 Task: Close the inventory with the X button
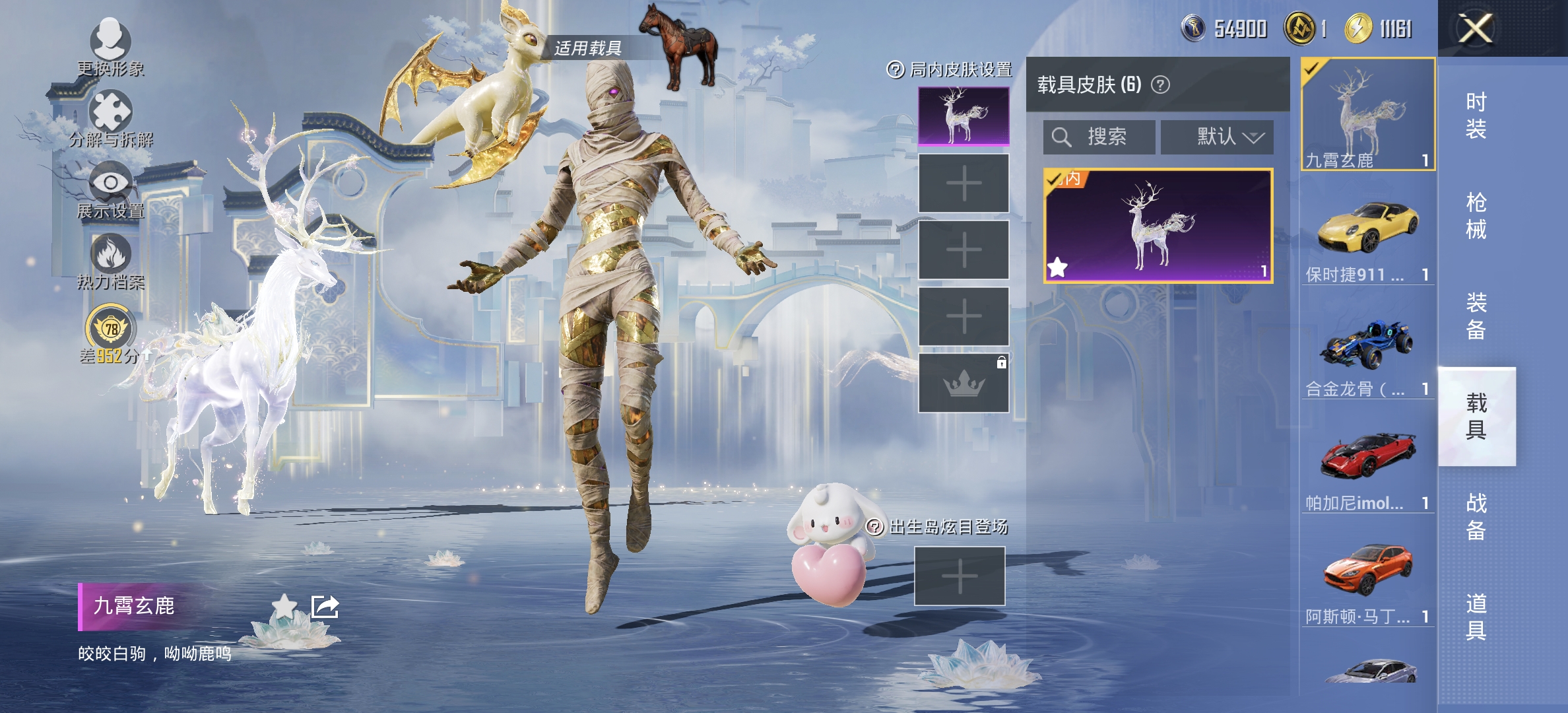(1475, 29)
